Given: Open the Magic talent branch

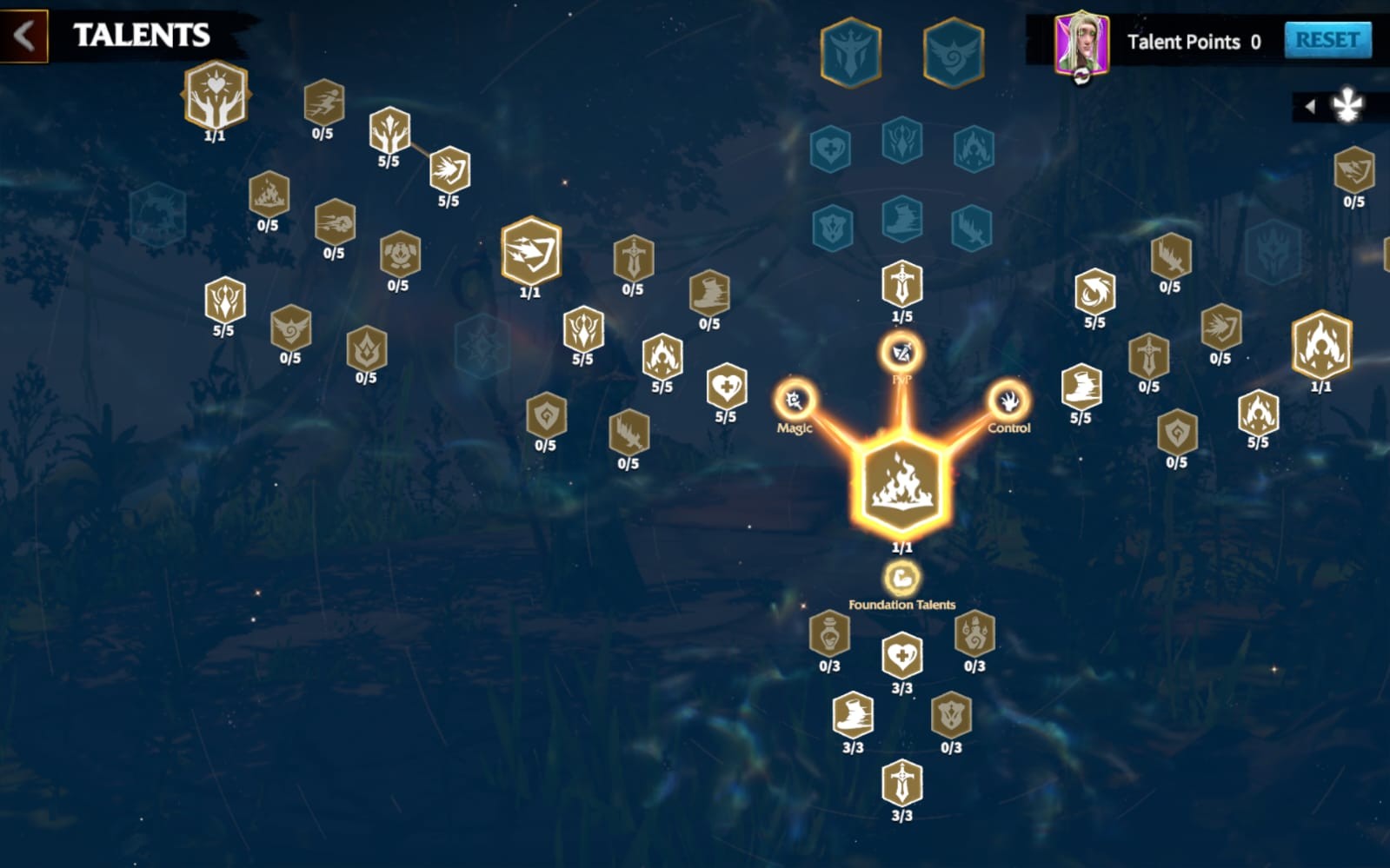Looking at the screenshot, I should pyautogui.click(x=795, y=401).
